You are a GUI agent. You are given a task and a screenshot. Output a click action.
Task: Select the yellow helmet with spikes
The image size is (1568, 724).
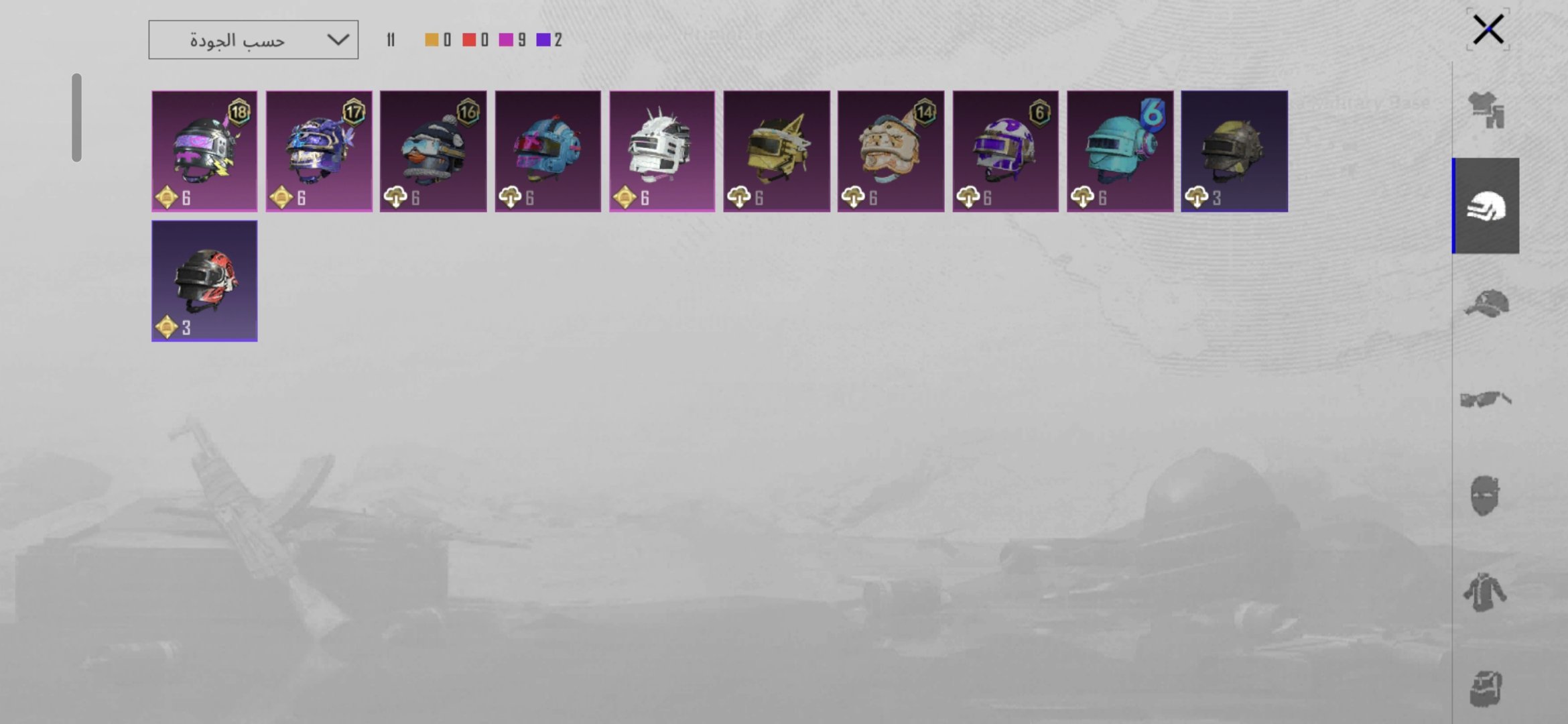(x=777, y=151)
